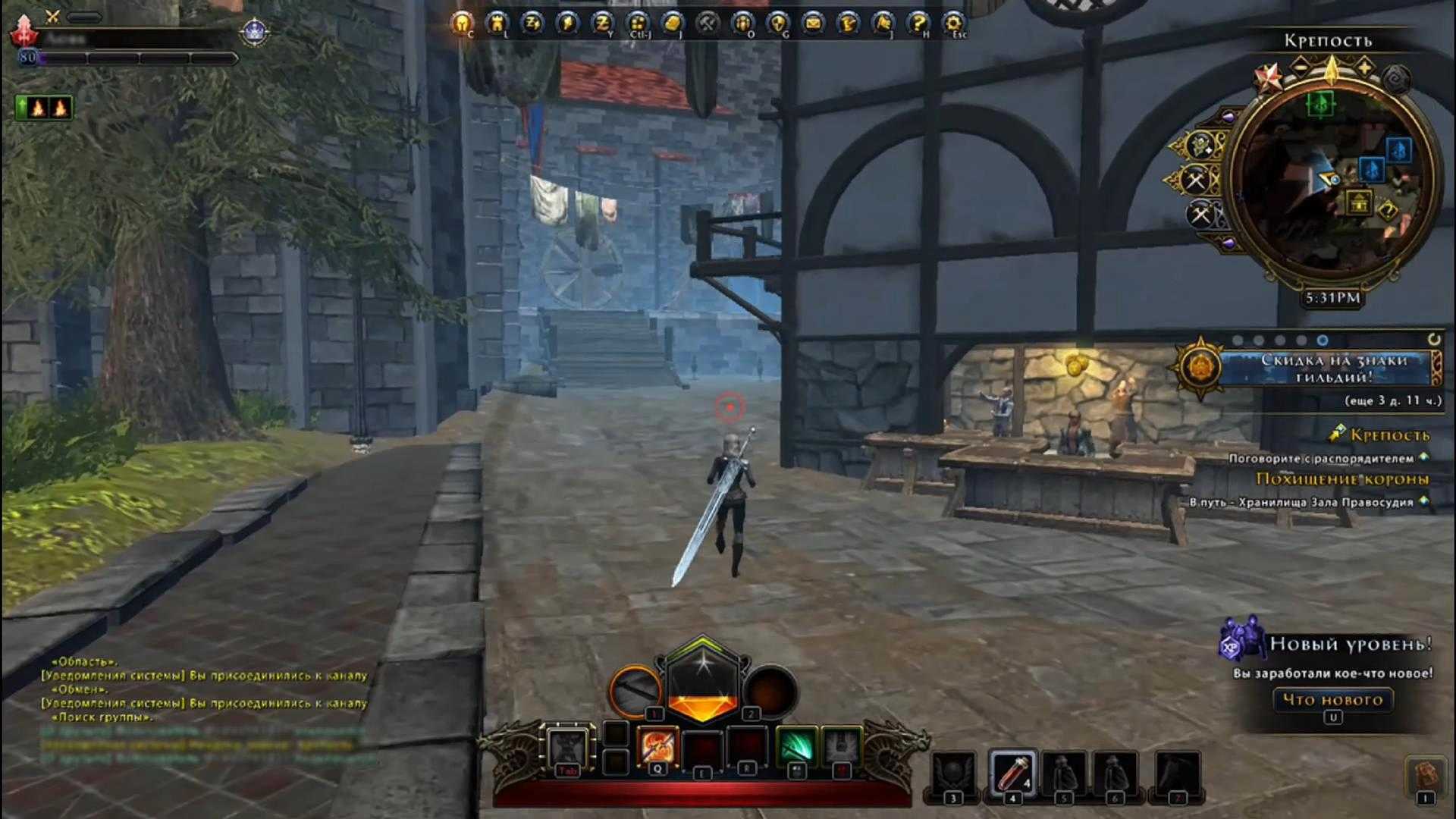Select the green marker on the minimap
This screenshot has width=1456, height=819.
(1320, 103)
